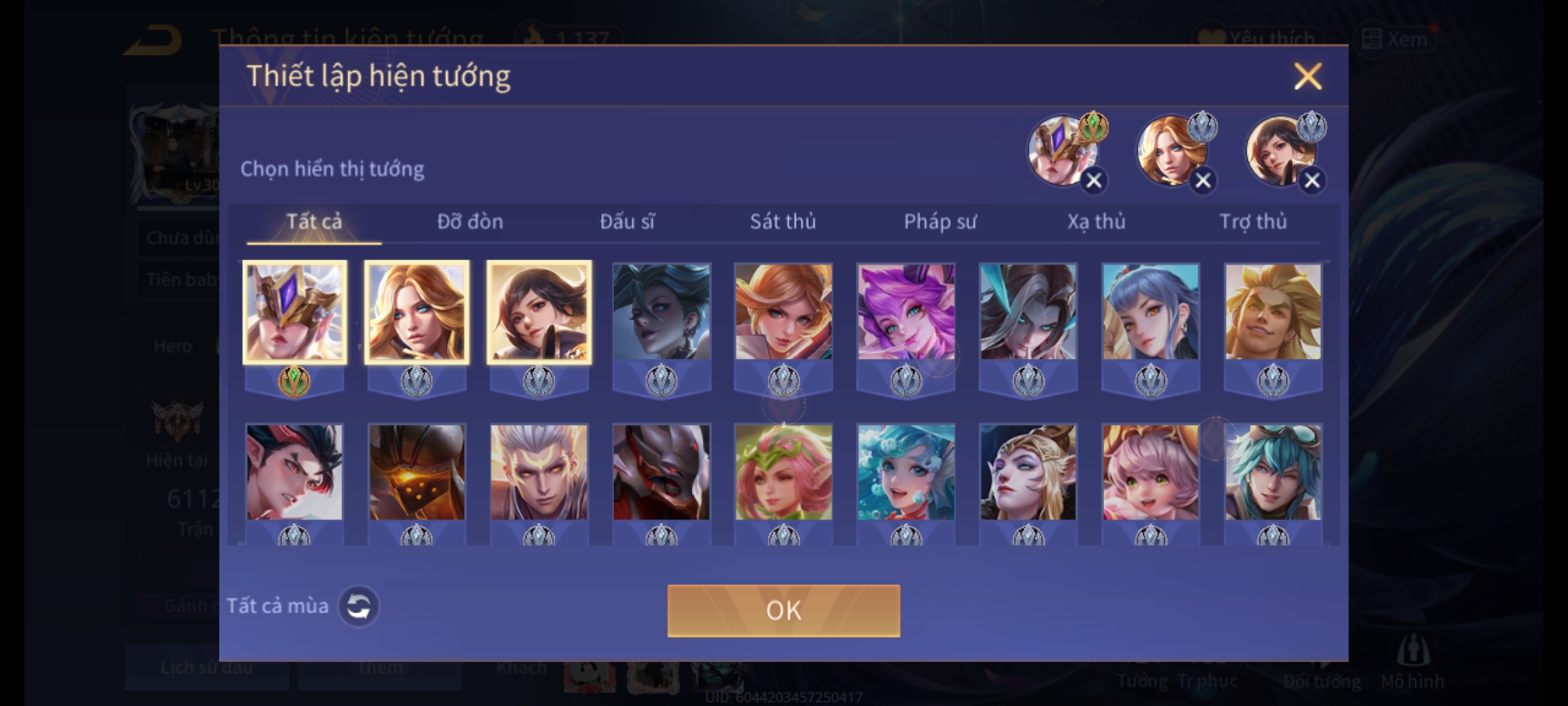Choose the purple-haired hero portrait
The width and height of the screenshot is (1568, 706).
coord(906,312)
